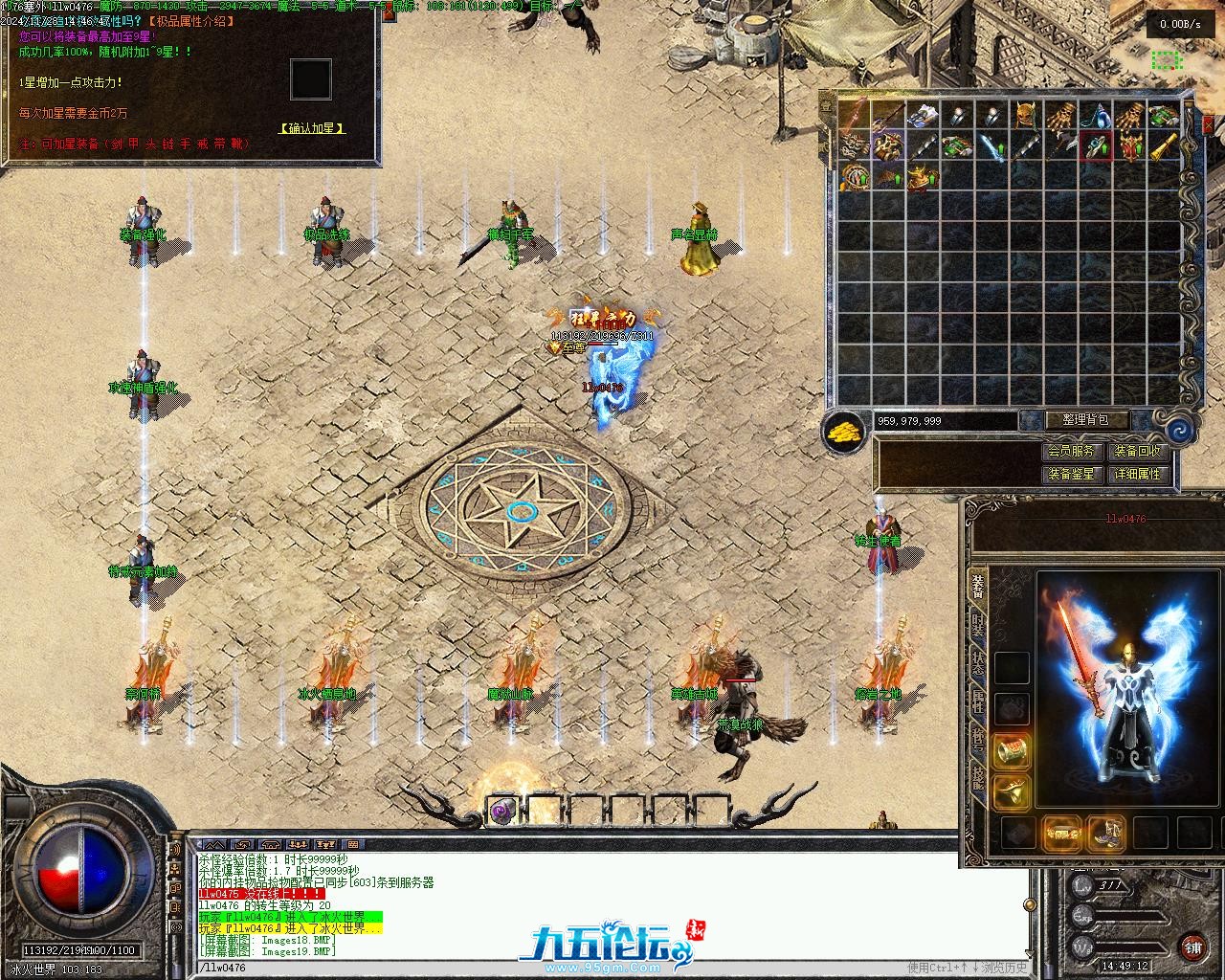
Task: Open the red 铺 shop button
Action: 1192,947
